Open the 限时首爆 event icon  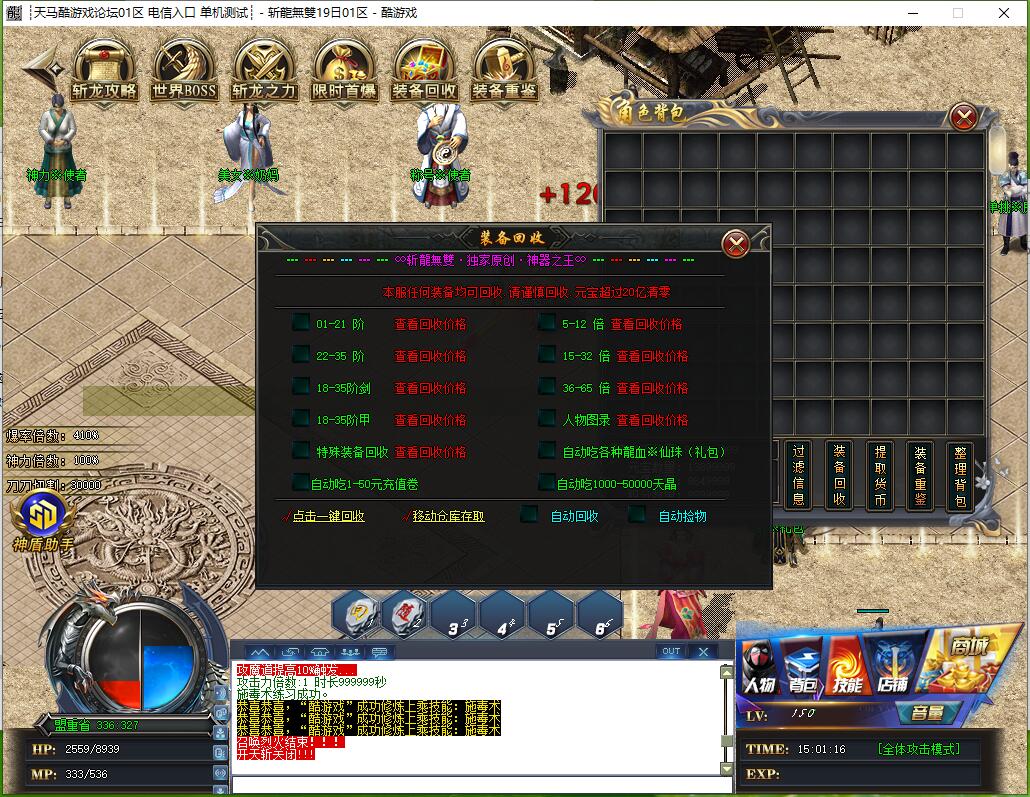pyautogui.click(x=344, y=70)
